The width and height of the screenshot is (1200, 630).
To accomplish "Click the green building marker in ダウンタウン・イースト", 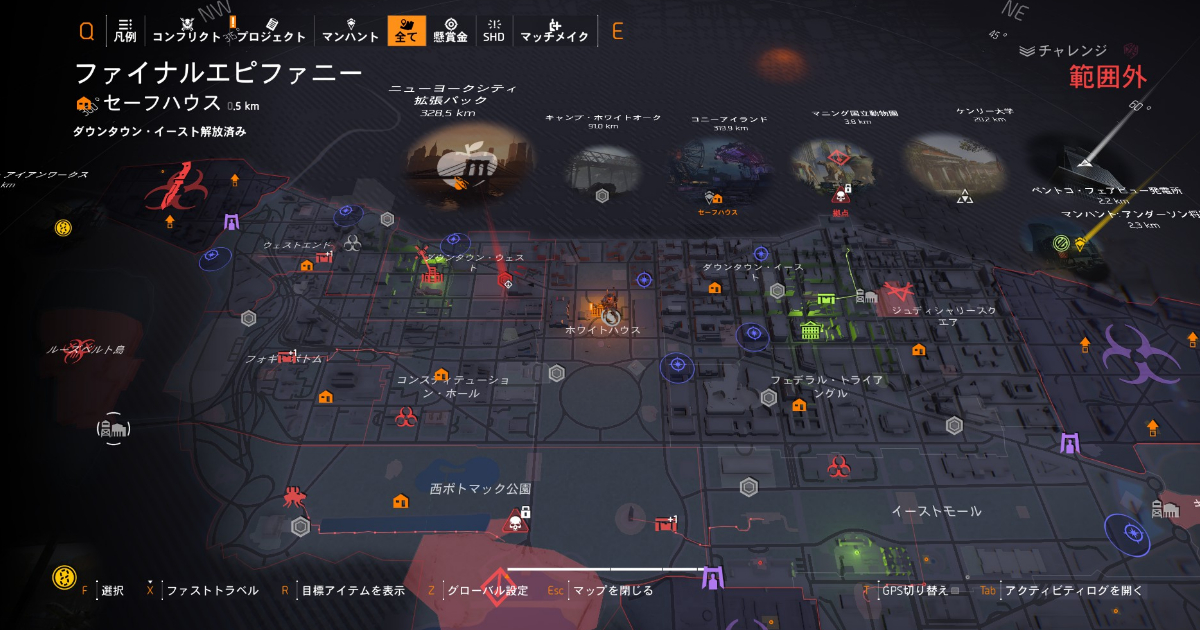I will tap(810, 331).
